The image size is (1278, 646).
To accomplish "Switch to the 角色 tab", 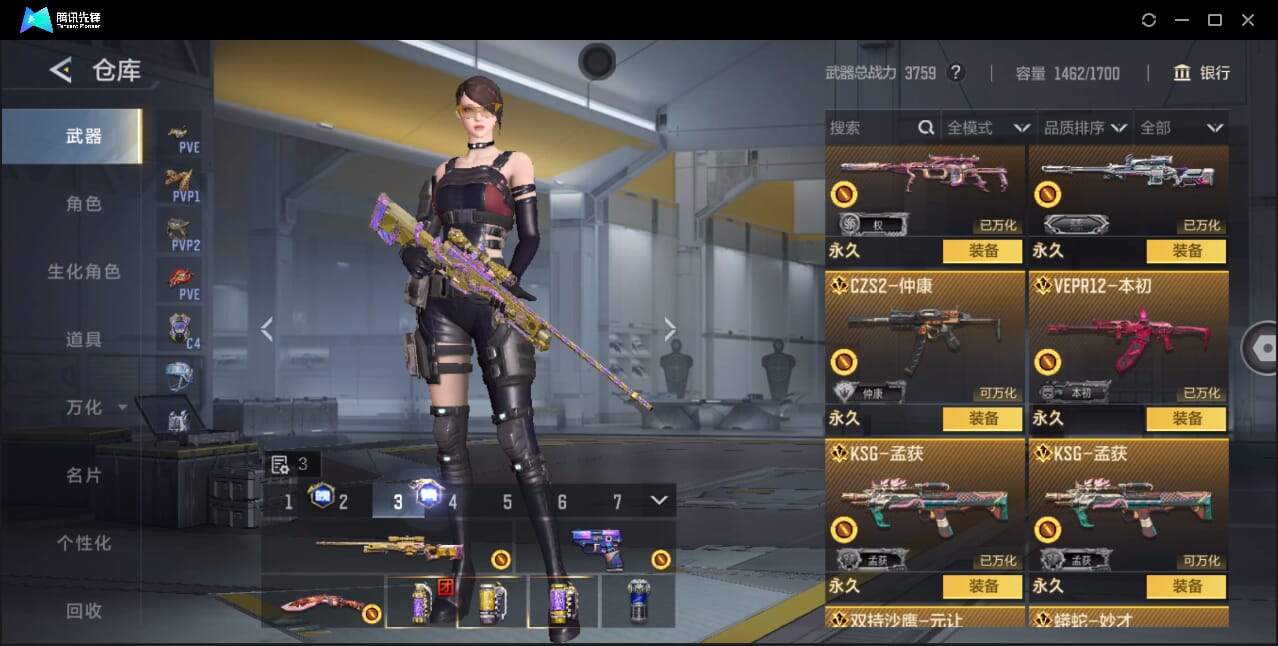I will coord(84,204).
